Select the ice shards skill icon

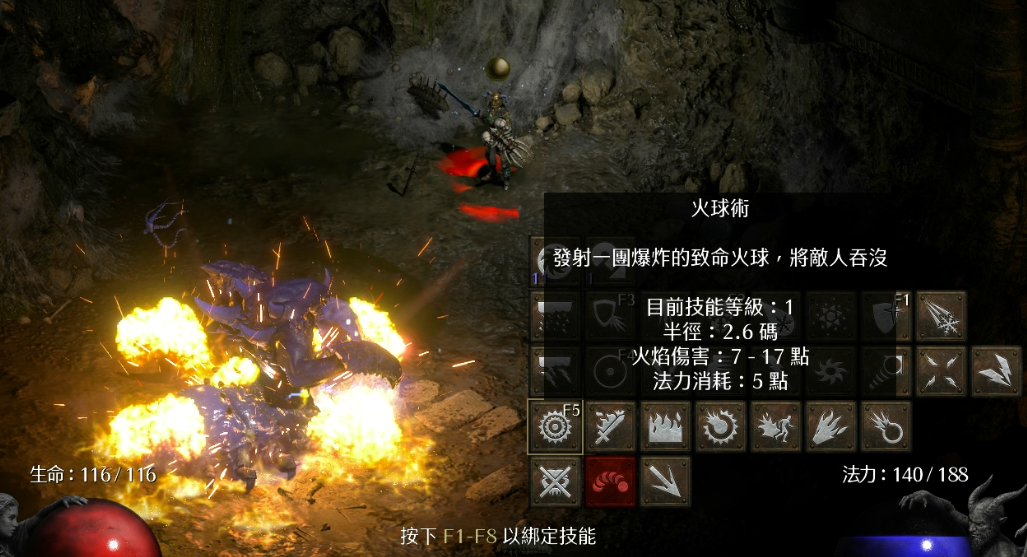pyautogui.click(x=941, y=316)
